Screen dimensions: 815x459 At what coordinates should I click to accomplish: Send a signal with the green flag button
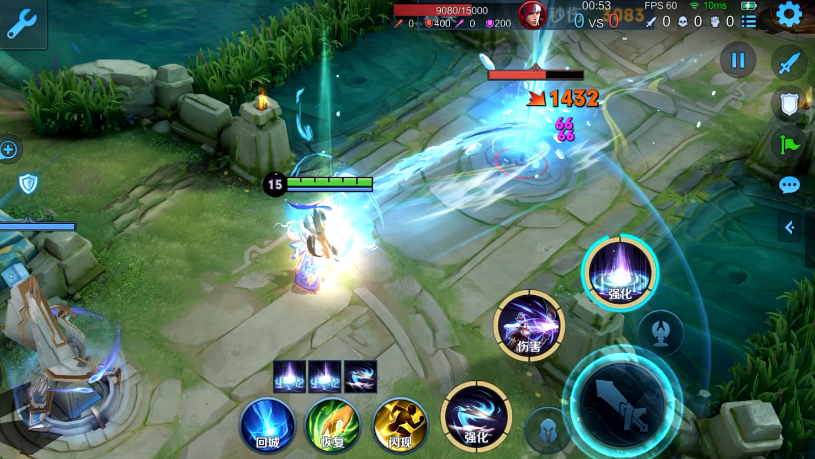[x=789, y=144]
